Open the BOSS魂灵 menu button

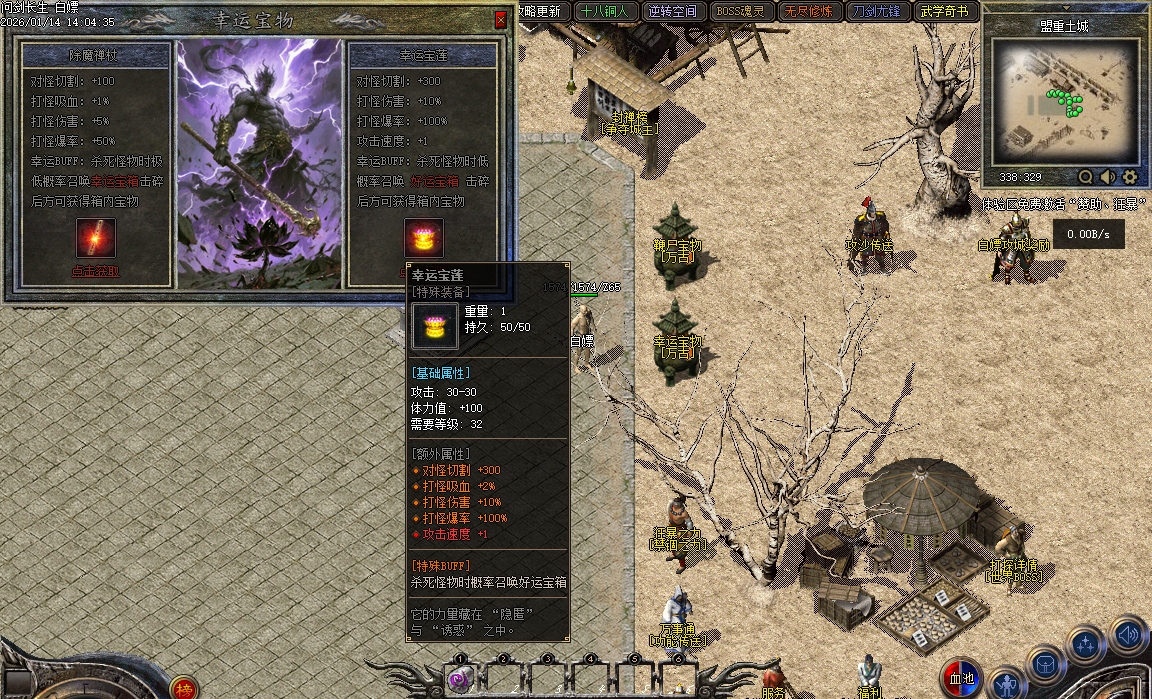pyautogui.click(x=739, y=12)
